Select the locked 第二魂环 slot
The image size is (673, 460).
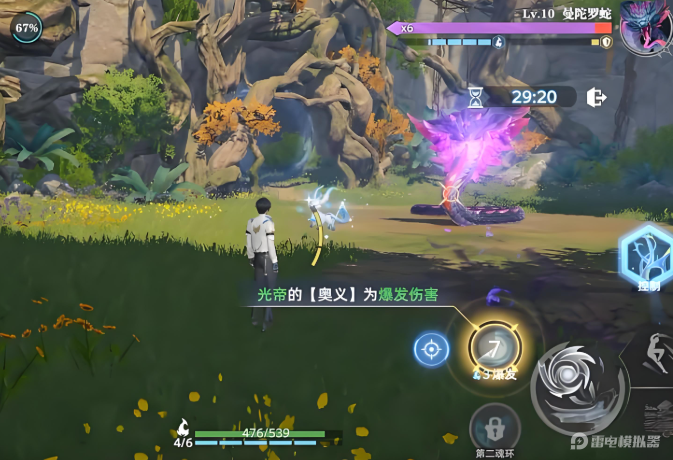494,428
